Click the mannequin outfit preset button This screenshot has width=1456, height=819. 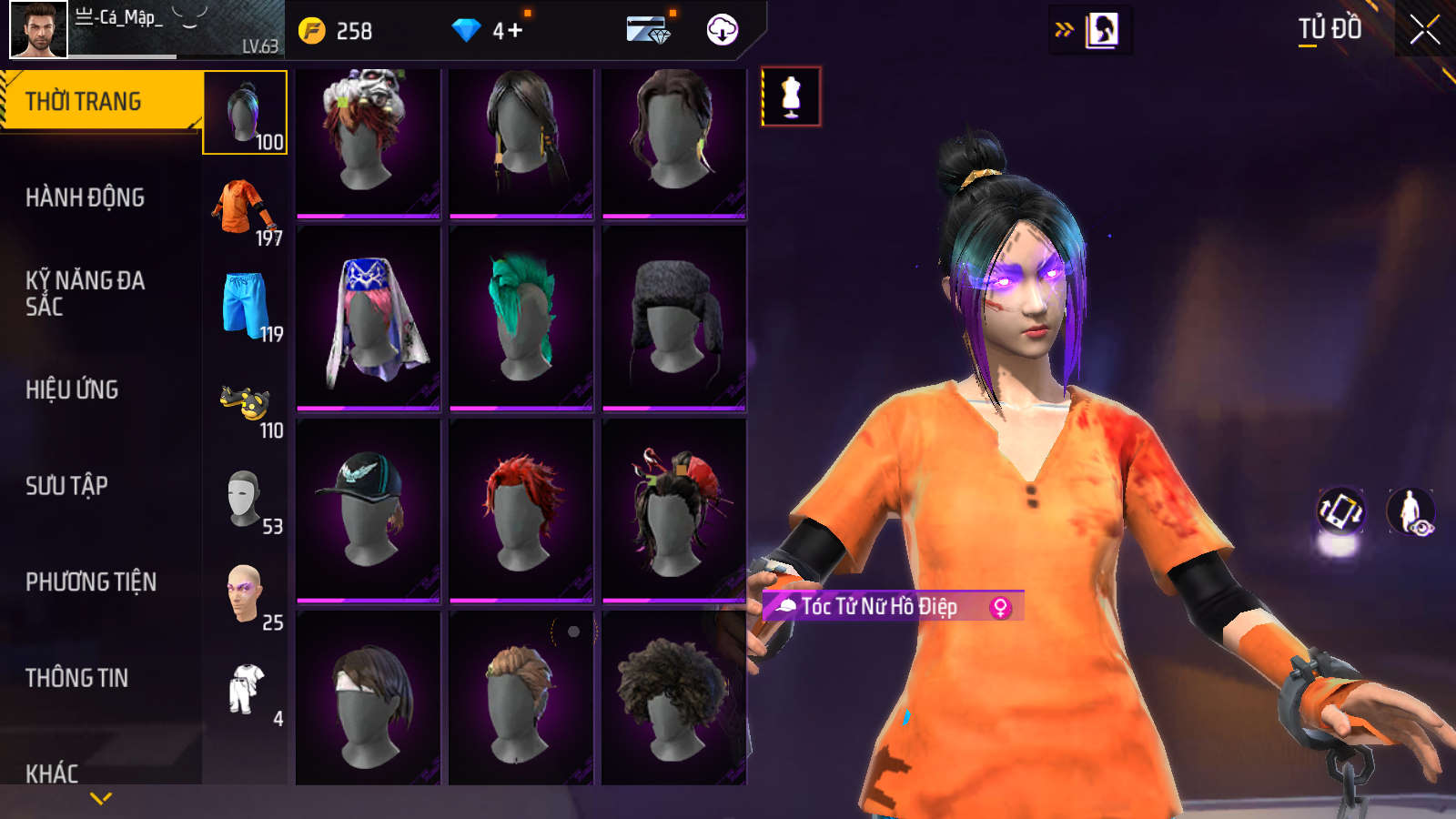(791, 96)
